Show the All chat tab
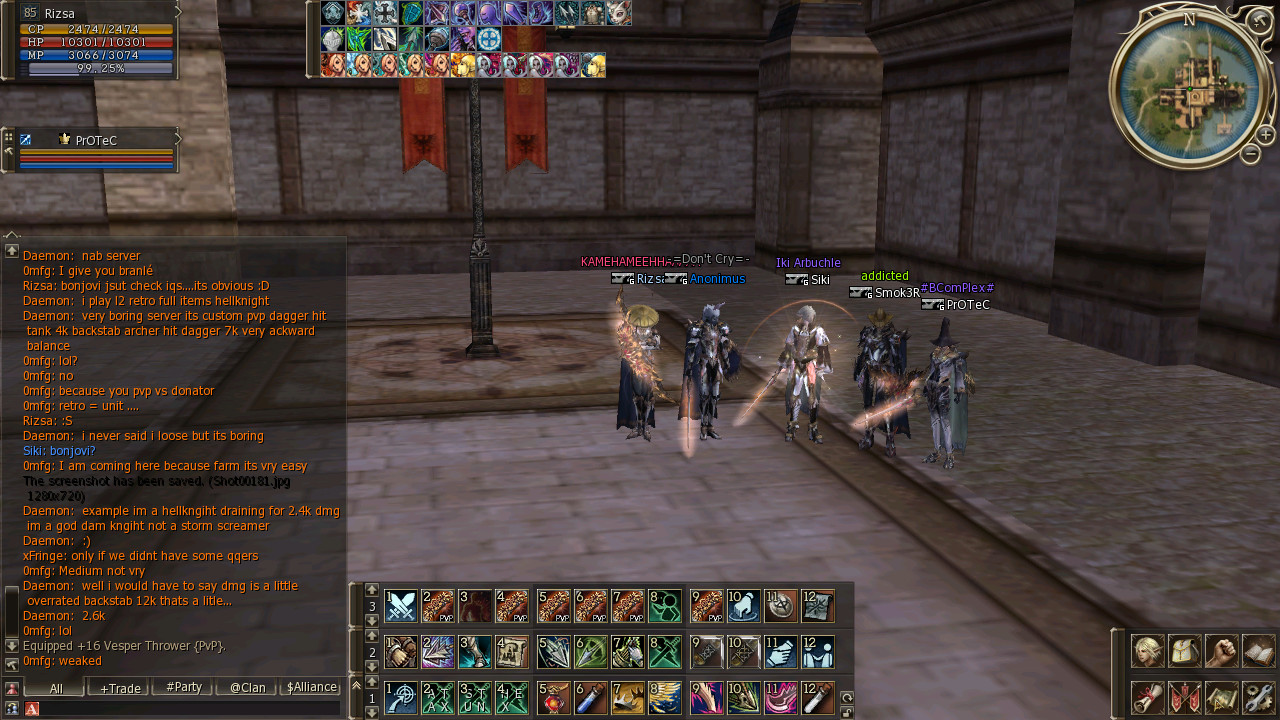This screenshot has height=720, width=1280. tap(56, 688)
